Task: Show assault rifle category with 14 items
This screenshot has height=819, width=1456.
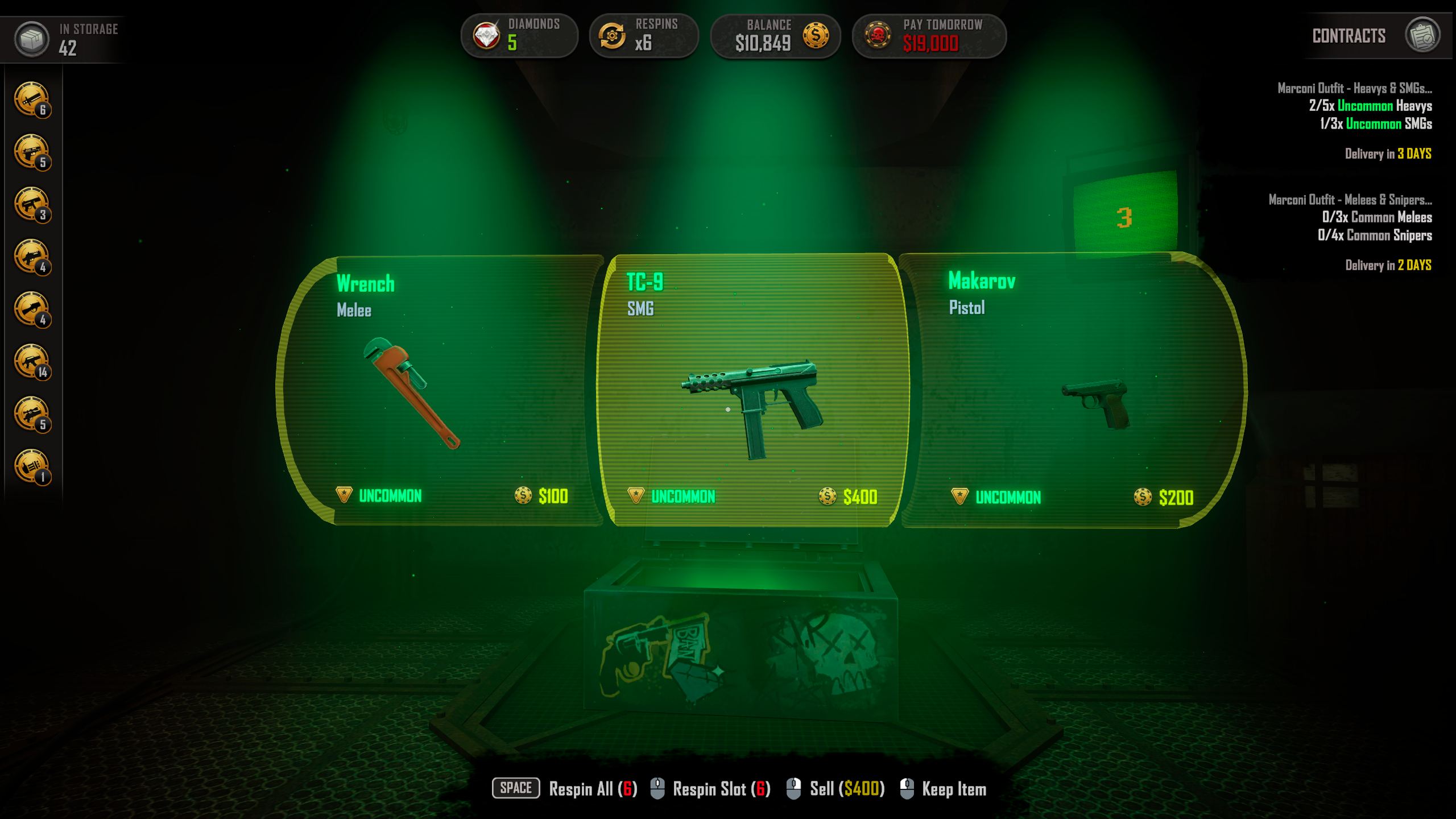Action: click(x=32, y=362)
